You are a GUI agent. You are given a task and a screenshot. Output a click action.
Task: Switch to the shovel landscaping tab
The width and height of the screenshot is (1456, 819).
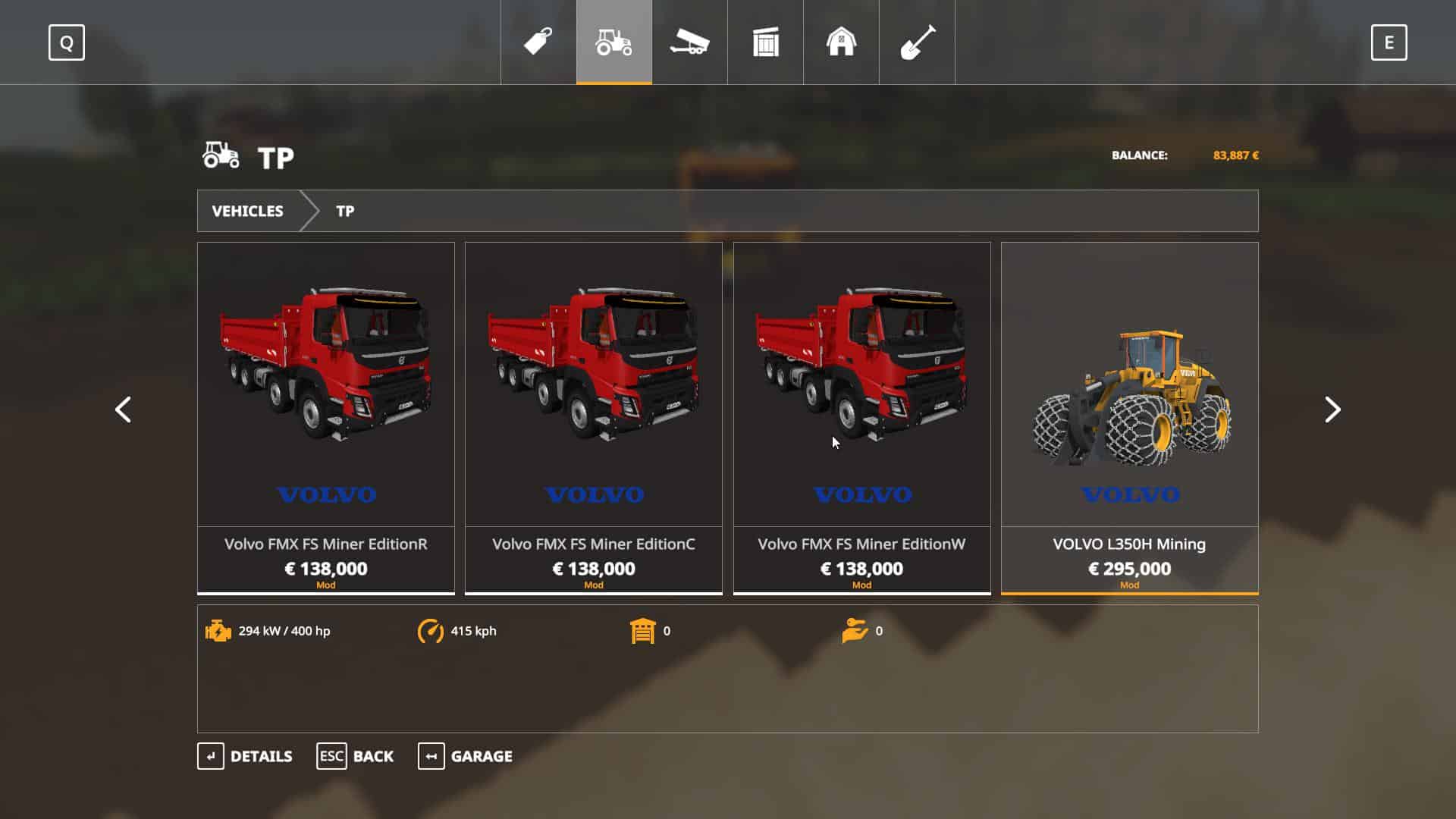(x=917, y=42)
